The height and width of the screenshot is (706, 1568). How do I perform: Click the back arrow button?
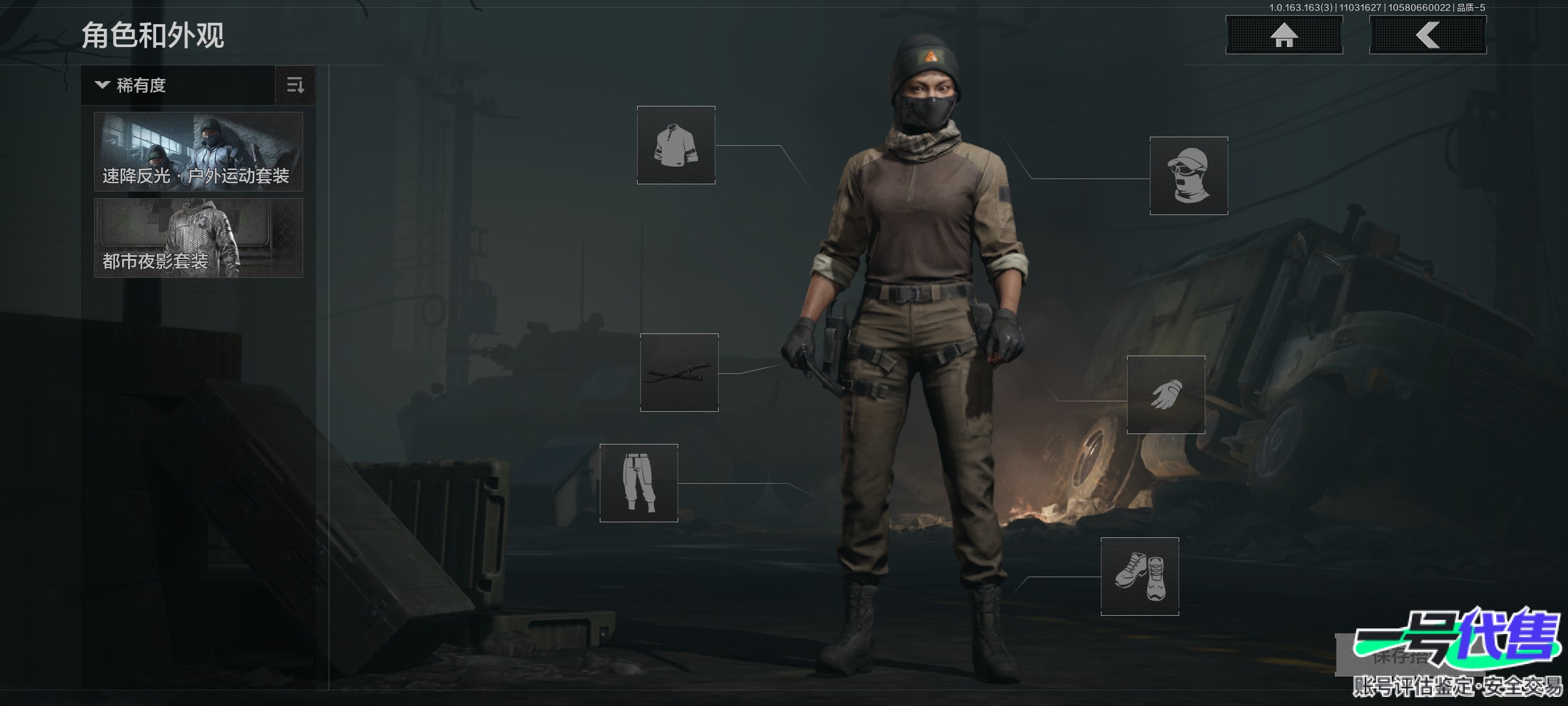(1428, 35)
